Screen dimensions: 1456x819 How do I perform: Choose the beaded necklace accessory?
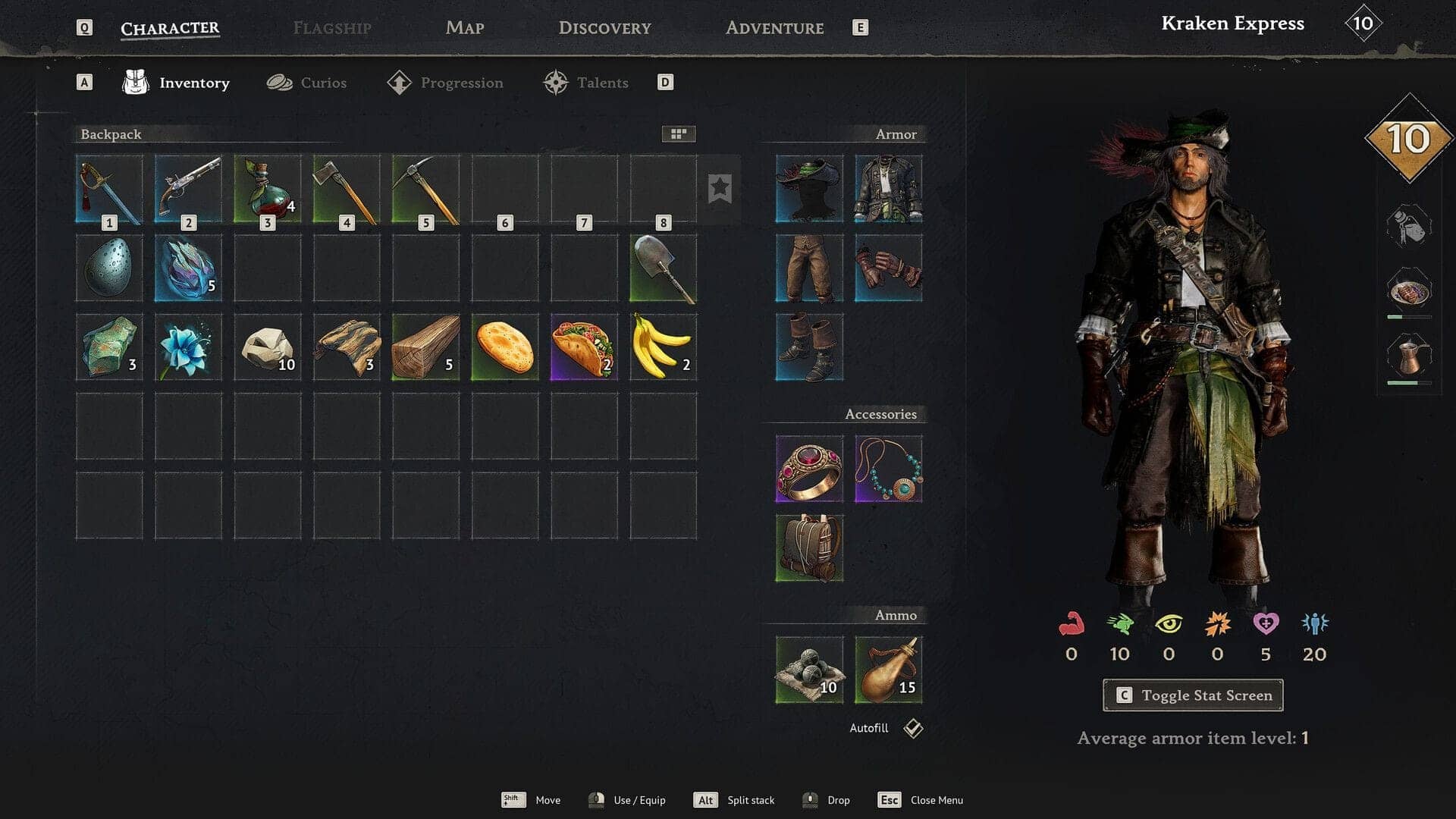(x=888, y=469)
